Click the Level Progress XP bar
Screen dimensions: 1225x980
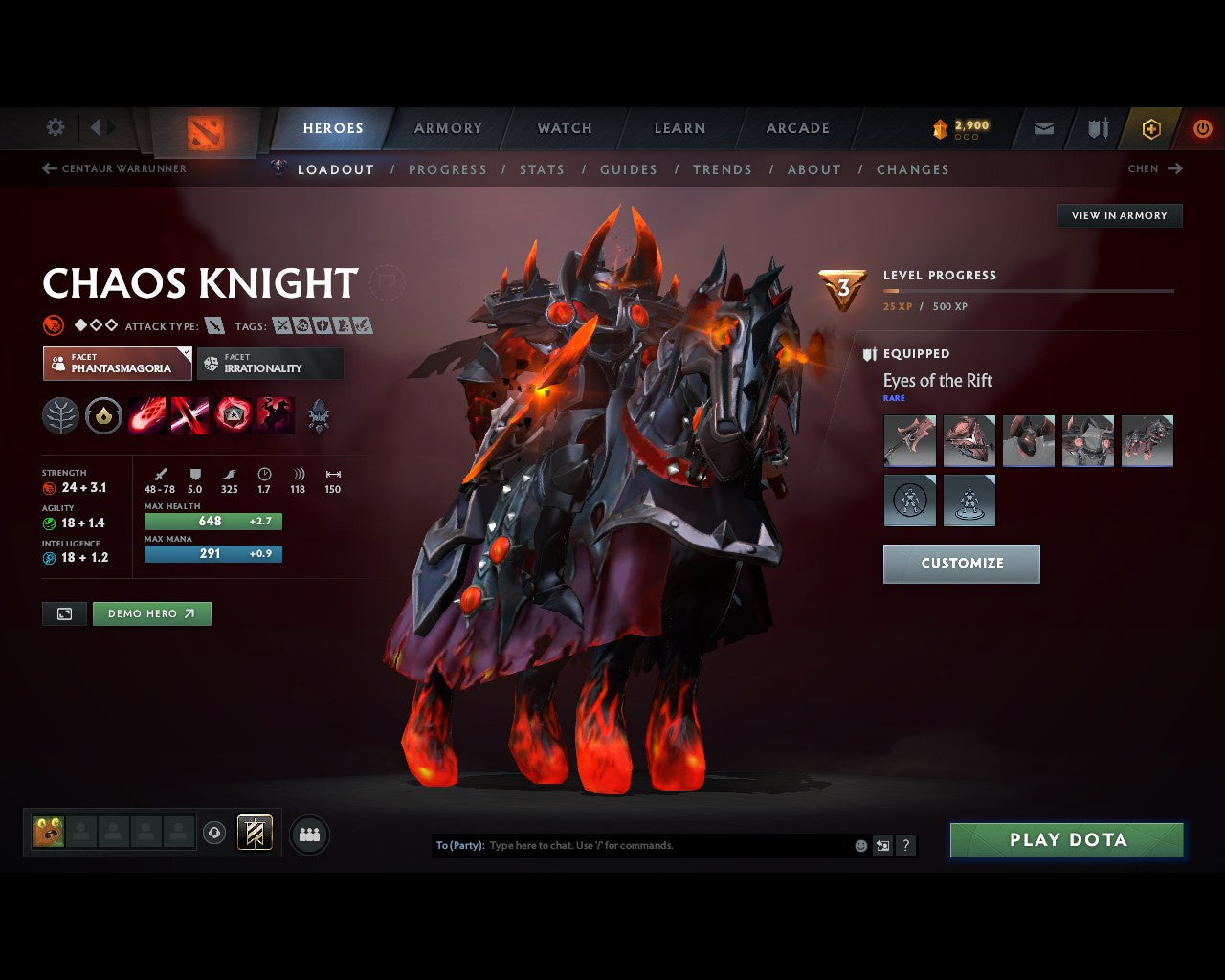(1029, 291)
